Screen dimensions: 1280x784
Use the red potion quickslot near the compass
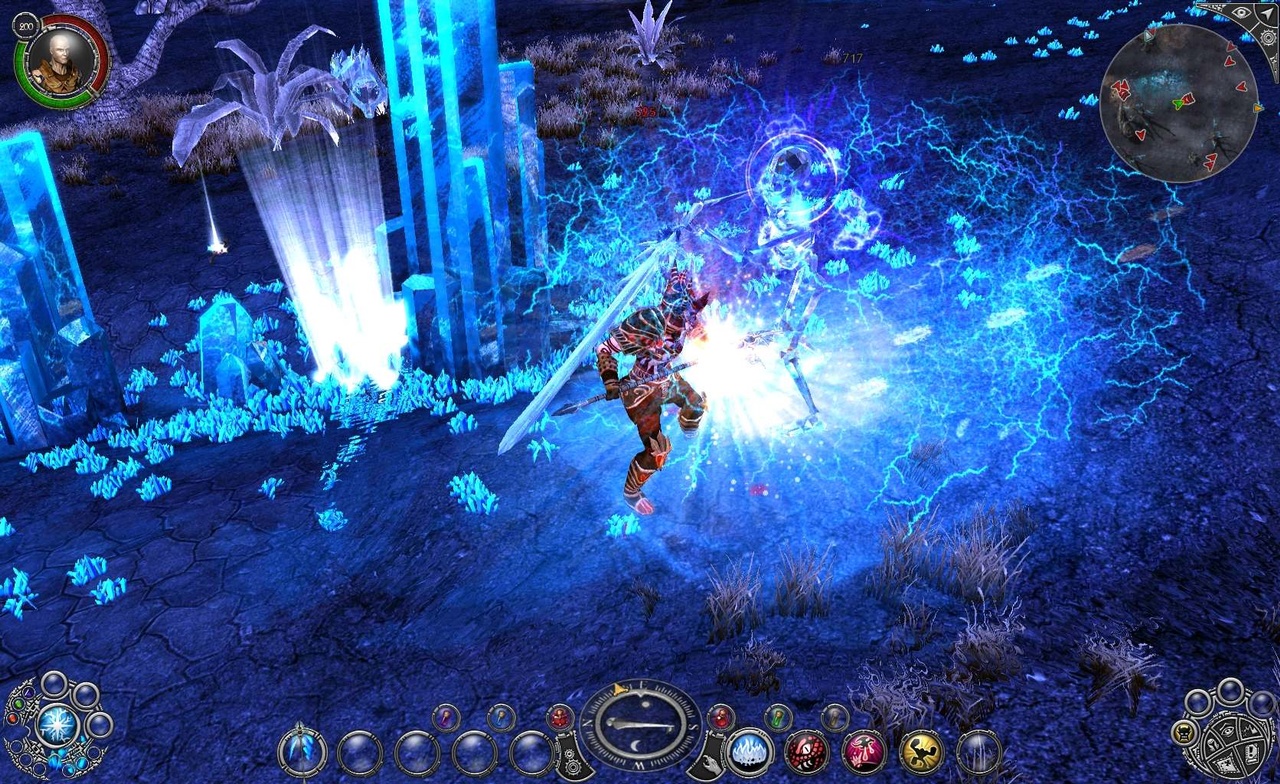[721, 718]
